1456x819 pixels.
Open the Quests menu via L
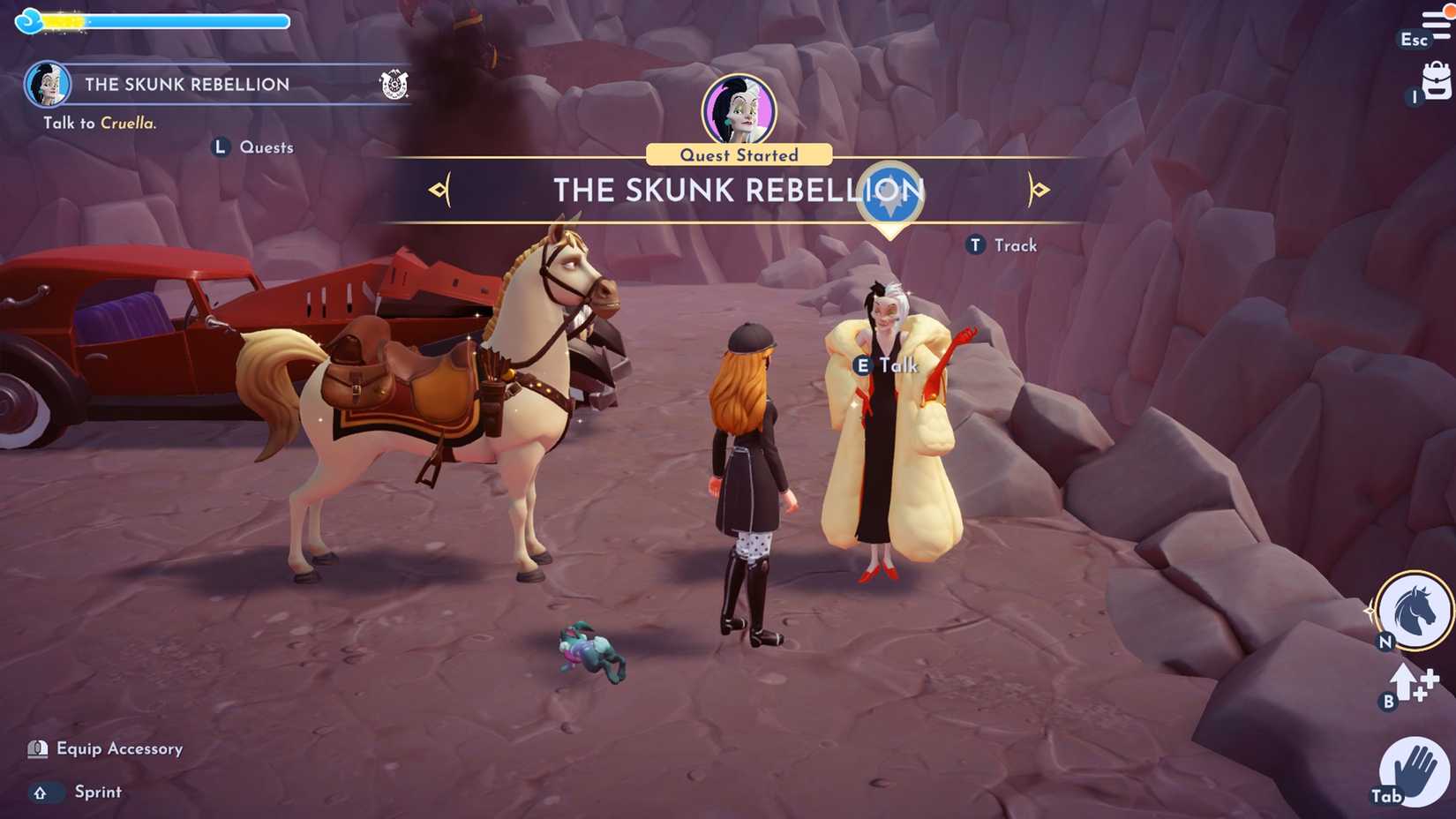coord(253,147)
